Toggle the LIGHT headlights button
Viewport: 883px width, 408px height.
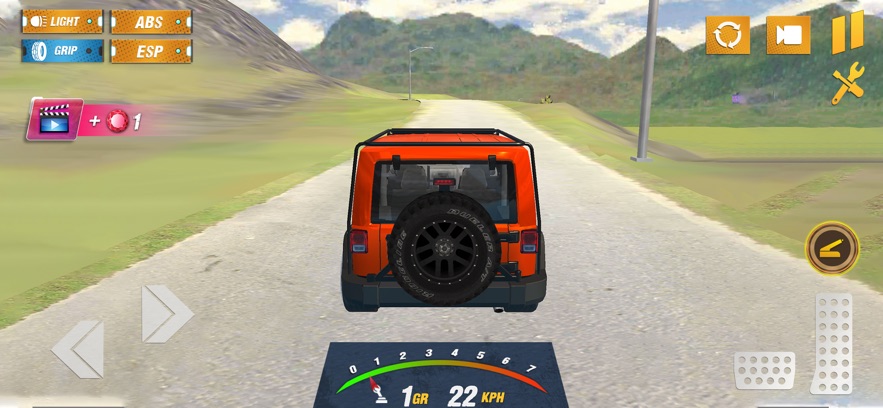[62, 21]
